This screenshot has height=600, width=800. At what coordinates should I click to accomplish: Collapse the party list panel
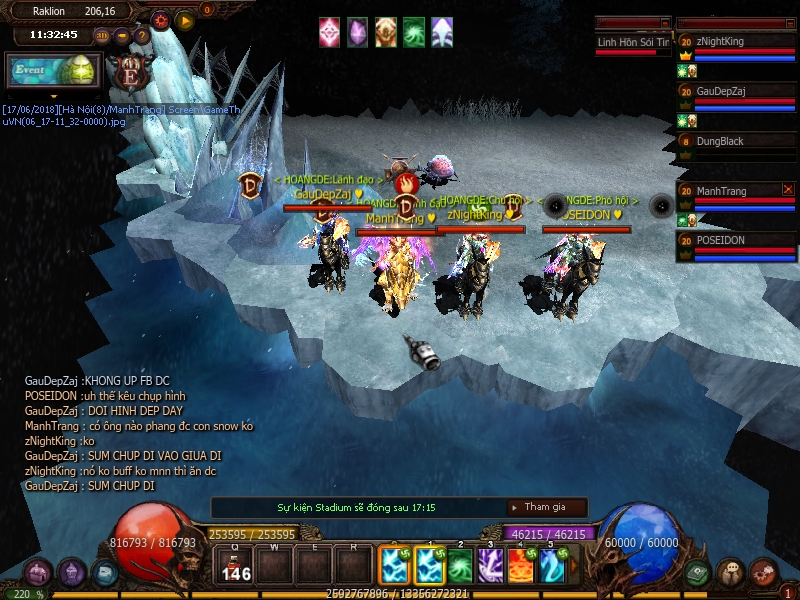point(790,23)
